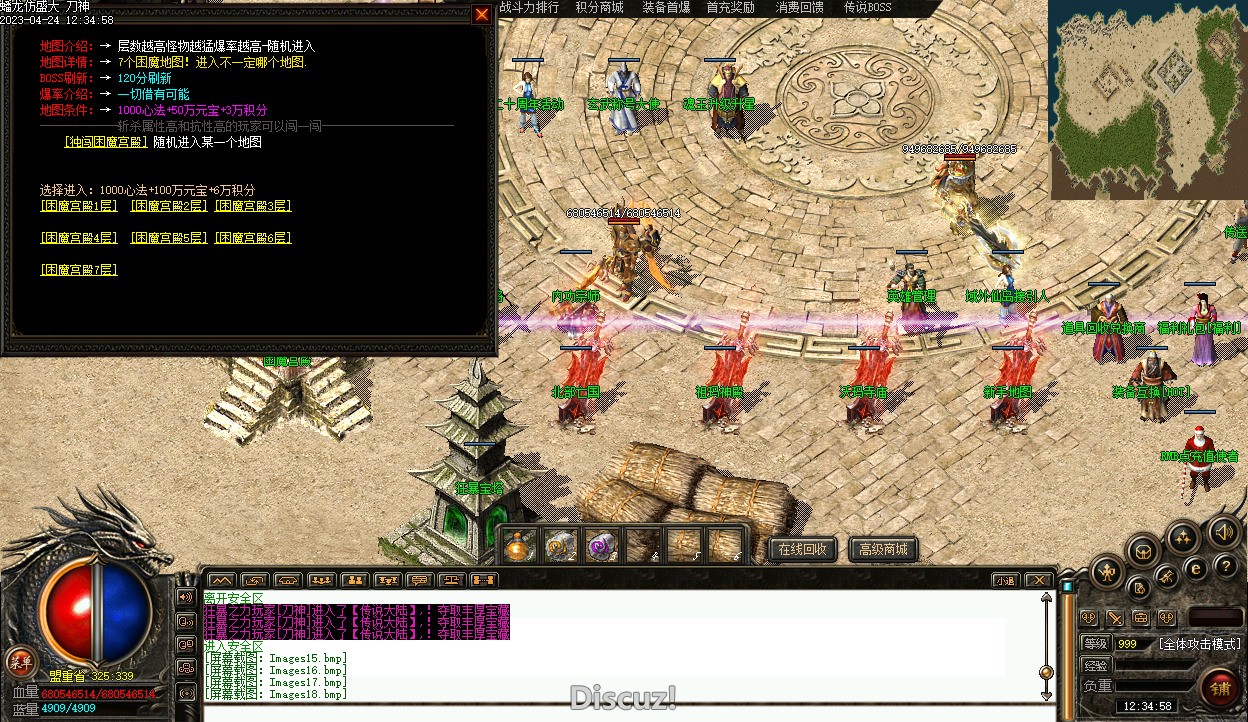Choose the 抽闯困魔宫殿 random entry link
The image size is (1248, 722).
coord(106,142)
